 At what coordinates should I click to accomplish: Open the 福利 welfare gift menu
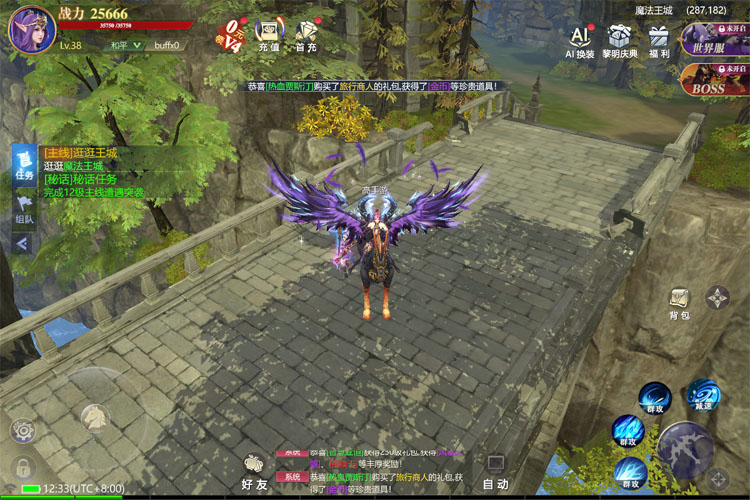658,41
